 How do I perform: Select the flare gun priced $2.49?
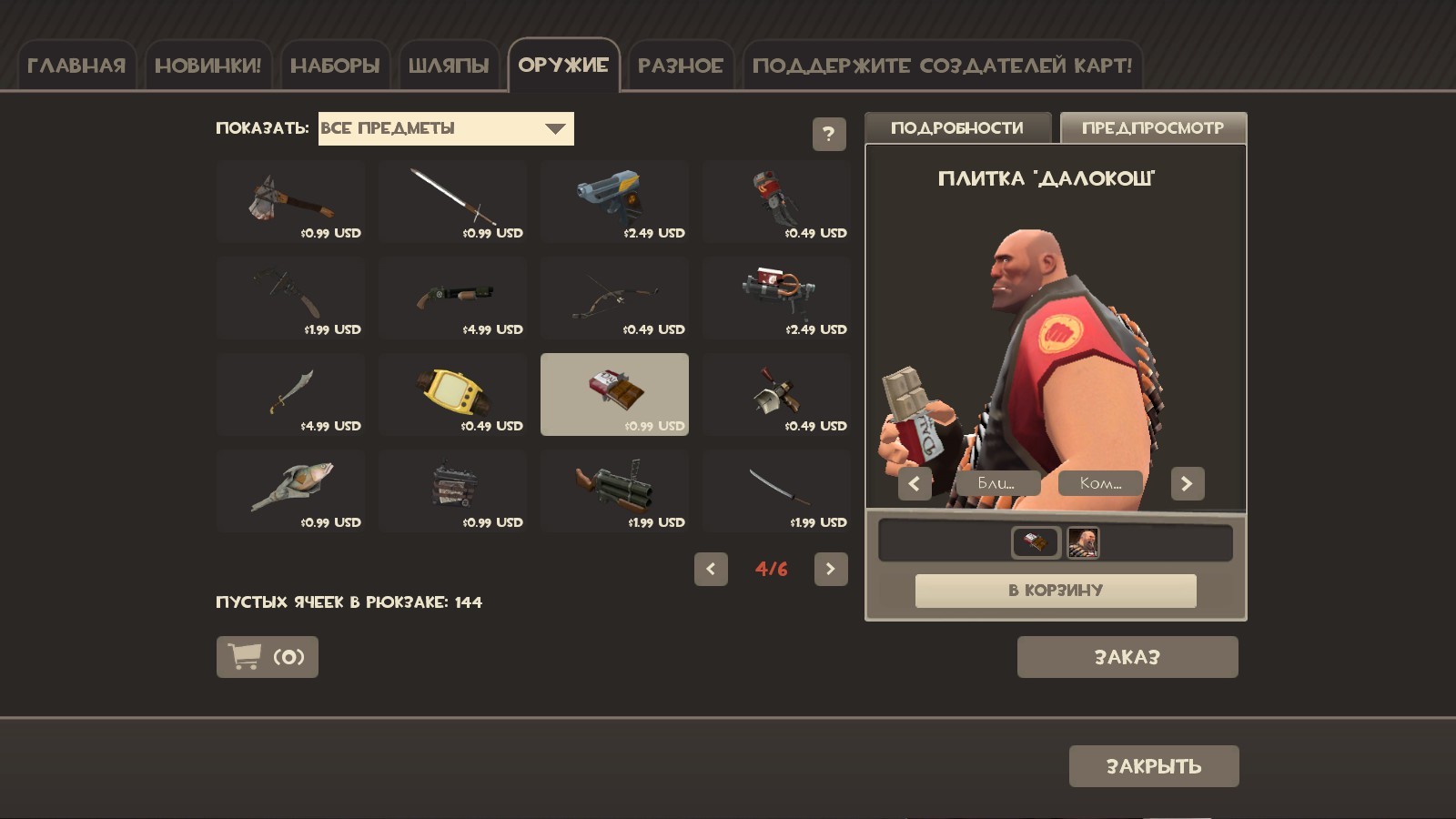tap(614, 202)
